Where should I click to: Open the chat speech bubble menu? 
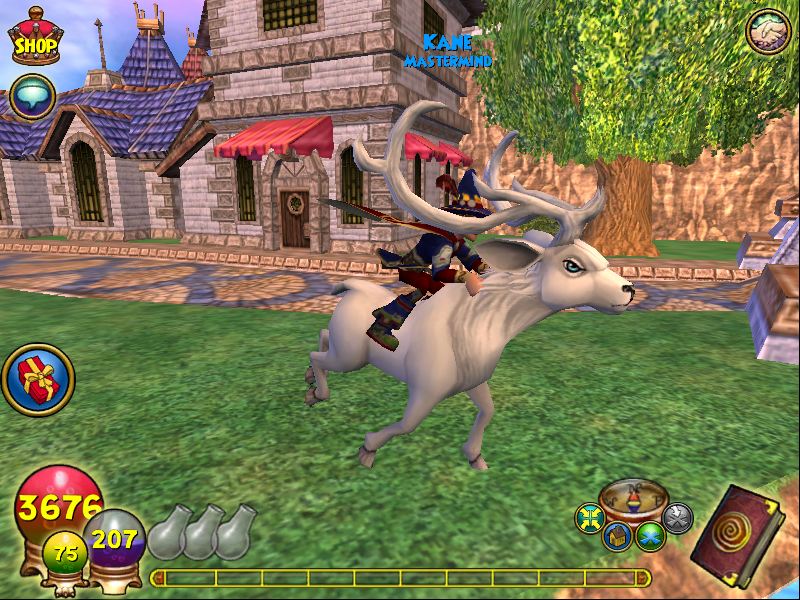click(x=32, y=98)
